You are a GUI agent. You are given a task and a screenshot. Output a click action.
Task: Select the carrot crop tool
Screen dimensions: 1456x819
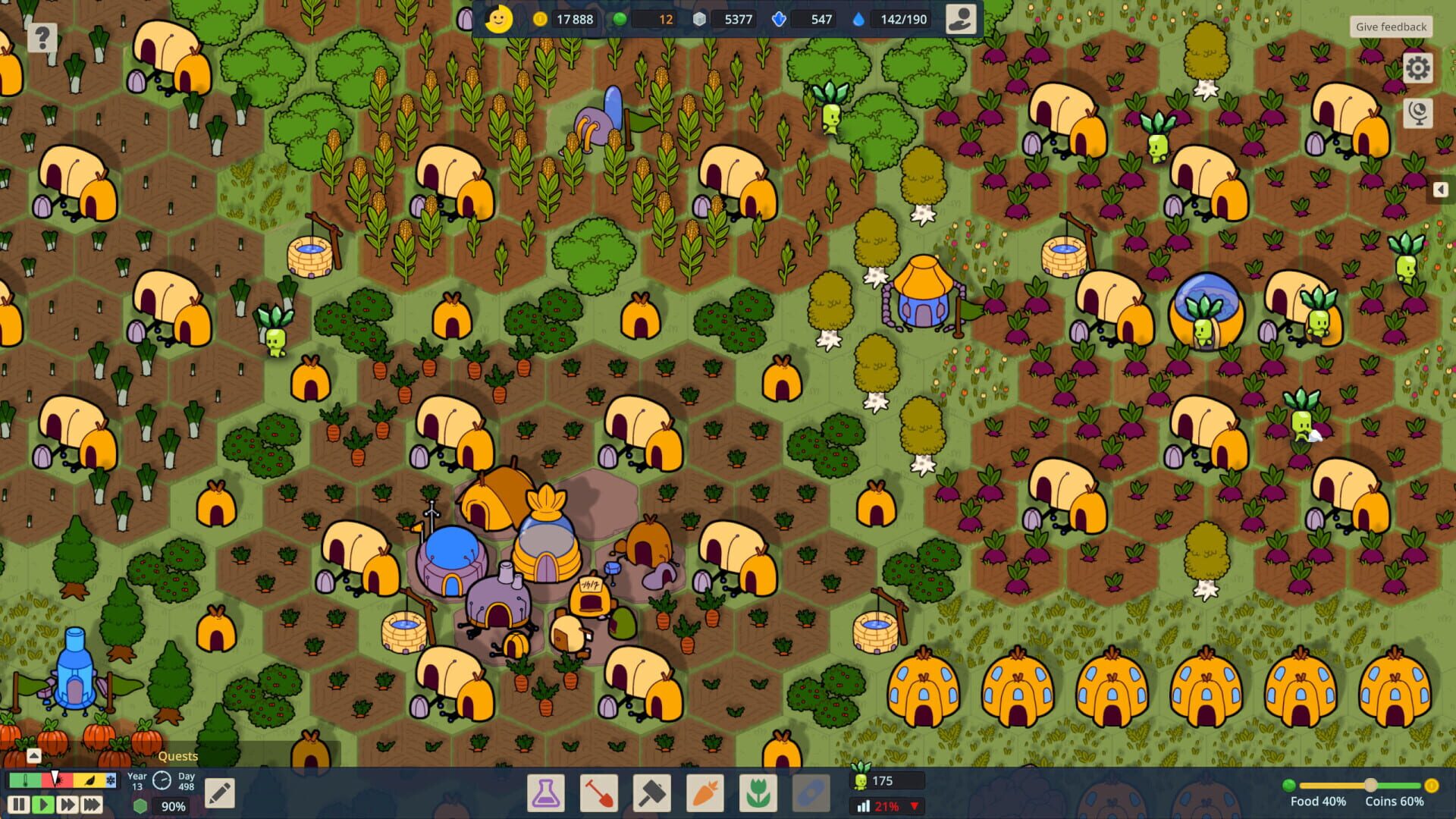(706, 792)
